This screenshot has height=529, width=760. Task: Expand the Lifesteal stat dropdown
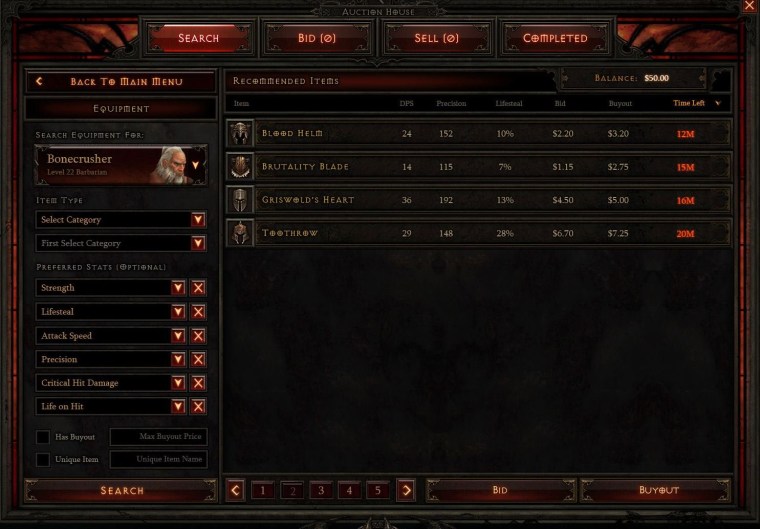coord(178,312)
